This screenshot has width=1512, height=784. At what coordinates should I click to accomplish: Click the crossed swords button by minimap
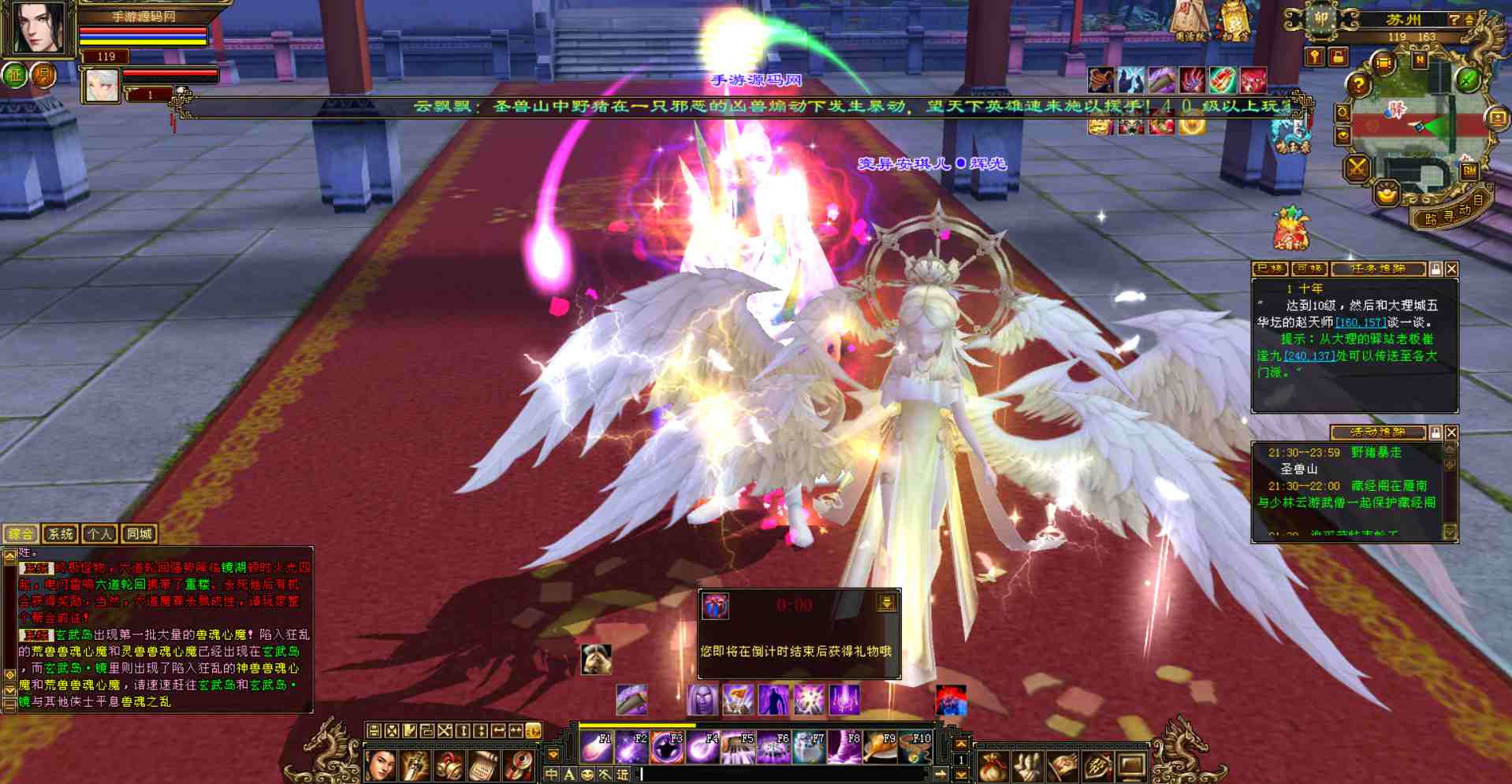pyautogui.click(x=1357, y=167)
